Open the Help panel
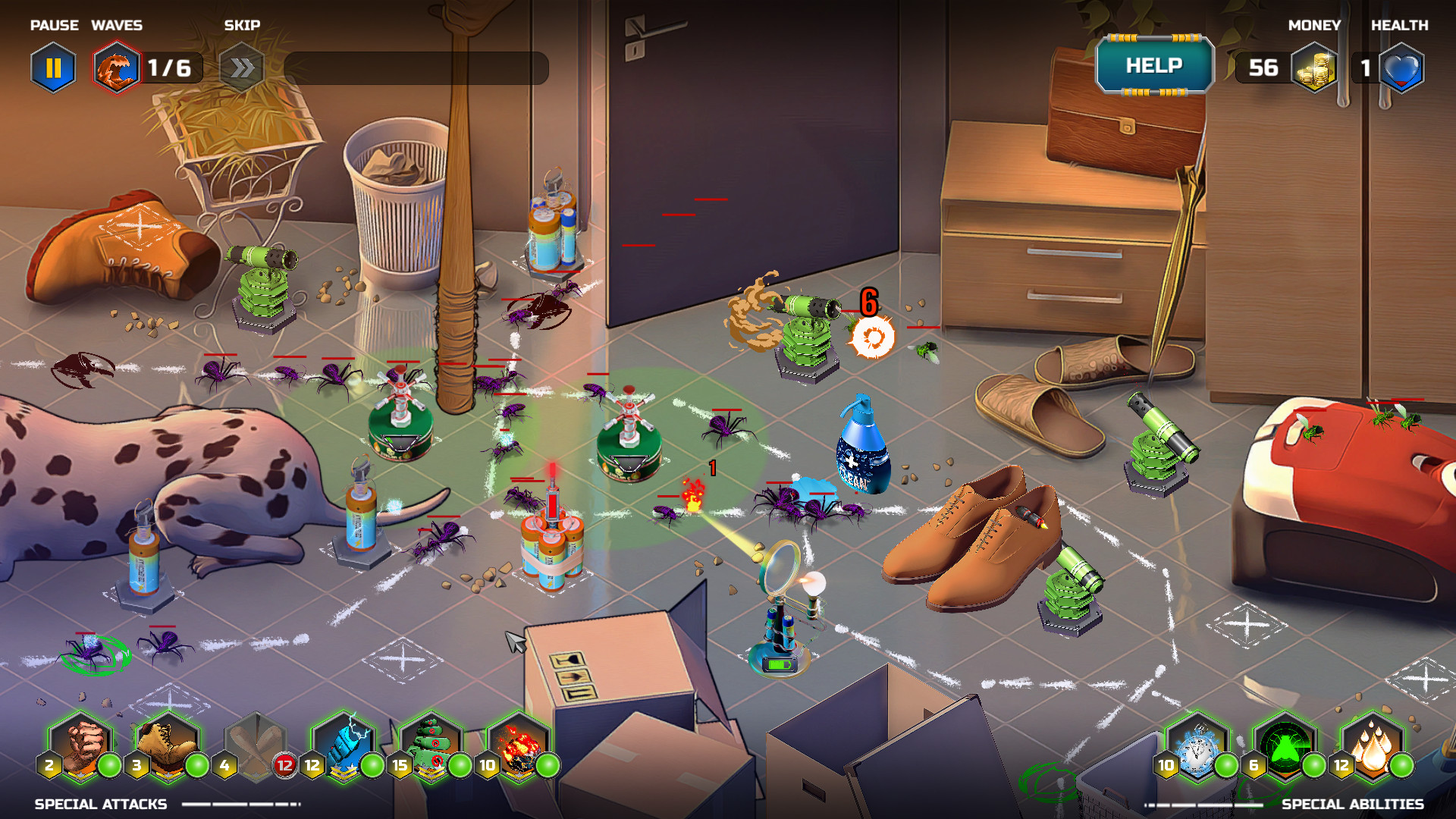The height and width of the screenshot is (819, 1456). click(x=1154, y=66)
